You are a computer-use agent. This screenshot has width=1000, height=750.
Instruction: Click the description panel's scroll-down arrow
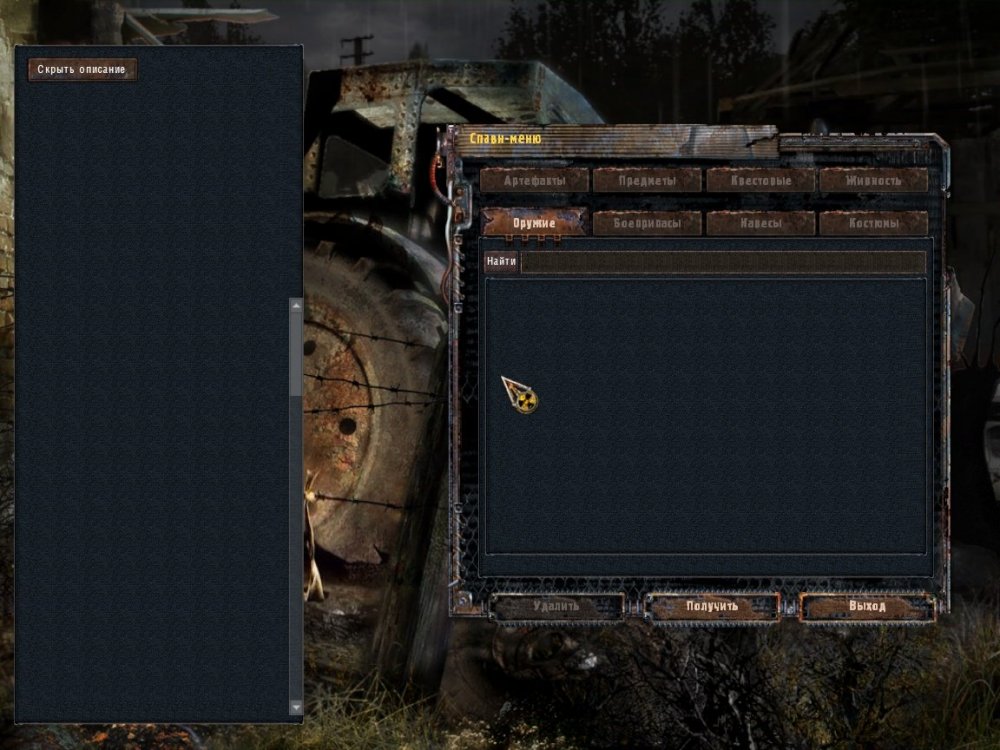click(296, 706)
